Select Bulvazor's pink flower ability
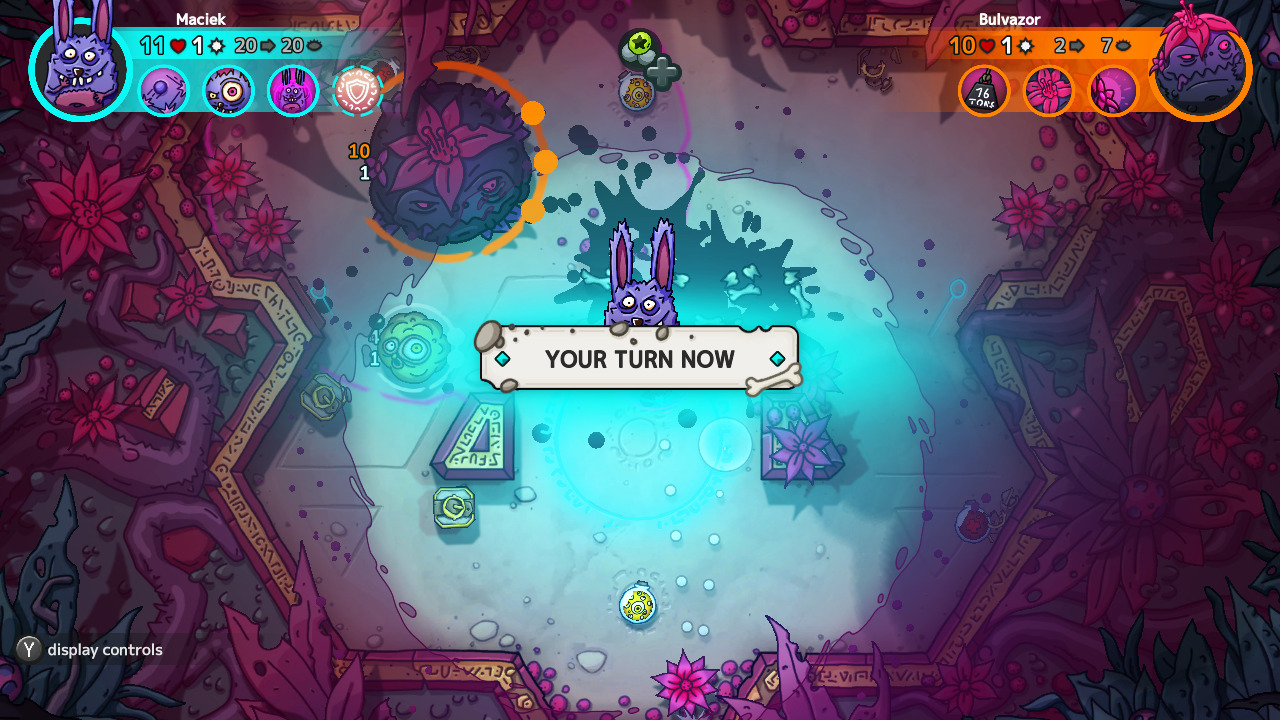1280x720 pixels. (x=1049, y=90)
